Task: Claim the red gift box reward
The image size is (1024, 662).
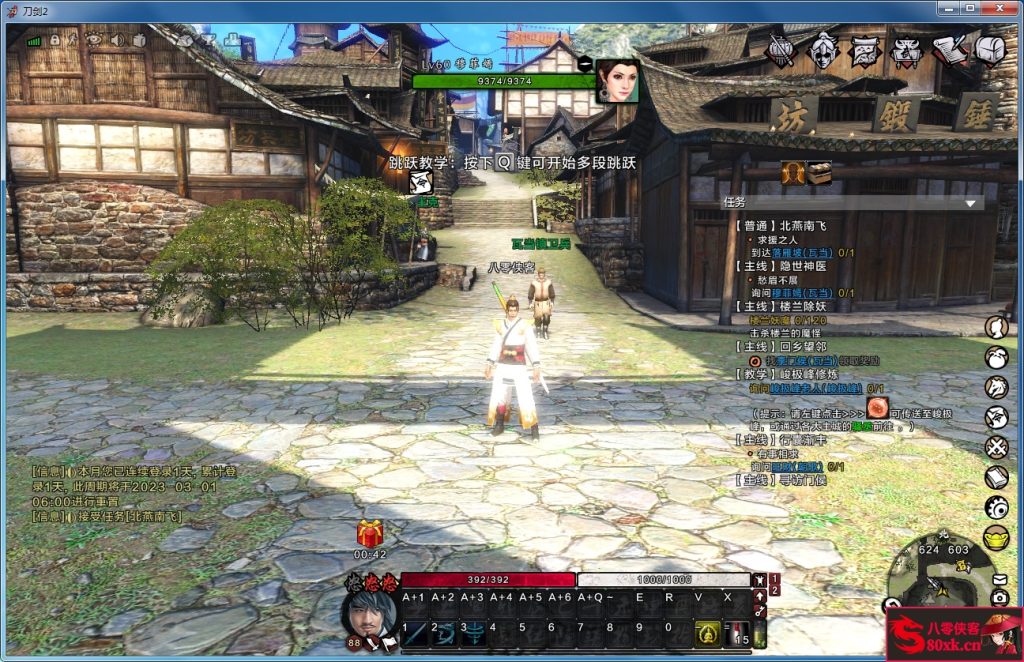Action: pyautogui.click(x=370, y=533)
